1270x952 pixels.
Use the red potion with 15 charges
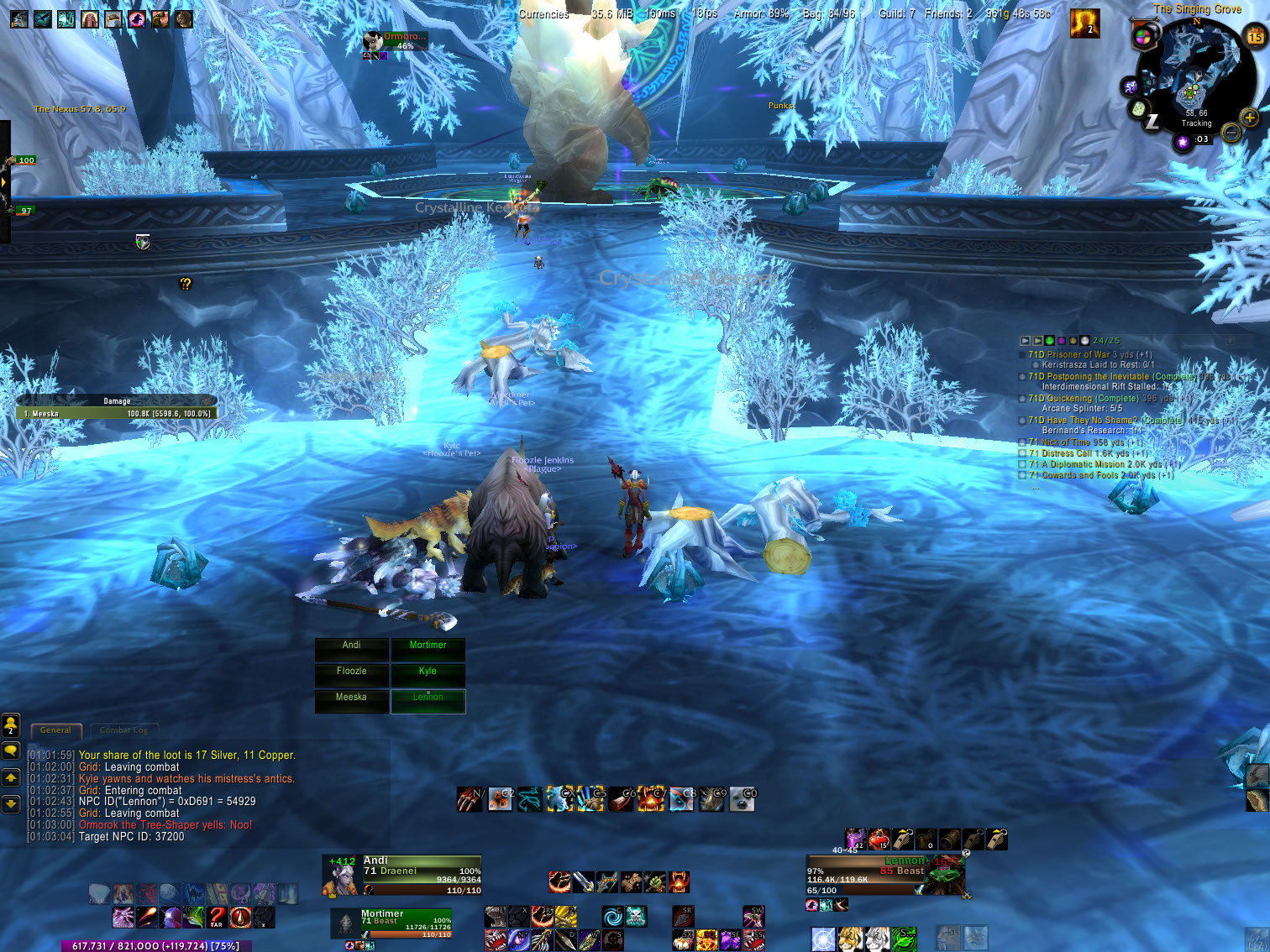click(x=879, y=840)
